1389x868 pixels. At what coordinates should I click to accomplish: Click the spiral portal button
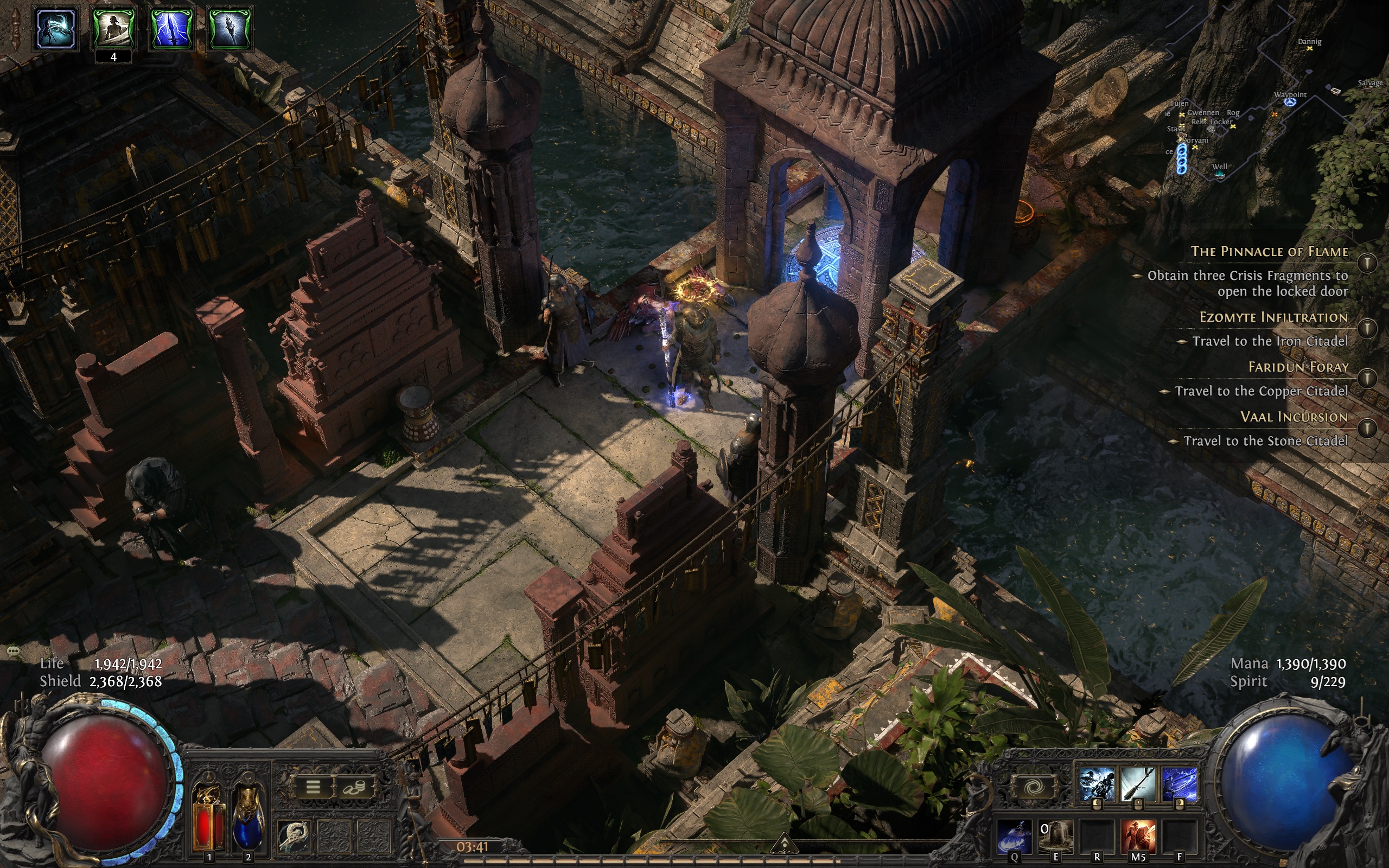click(1034, 787)
